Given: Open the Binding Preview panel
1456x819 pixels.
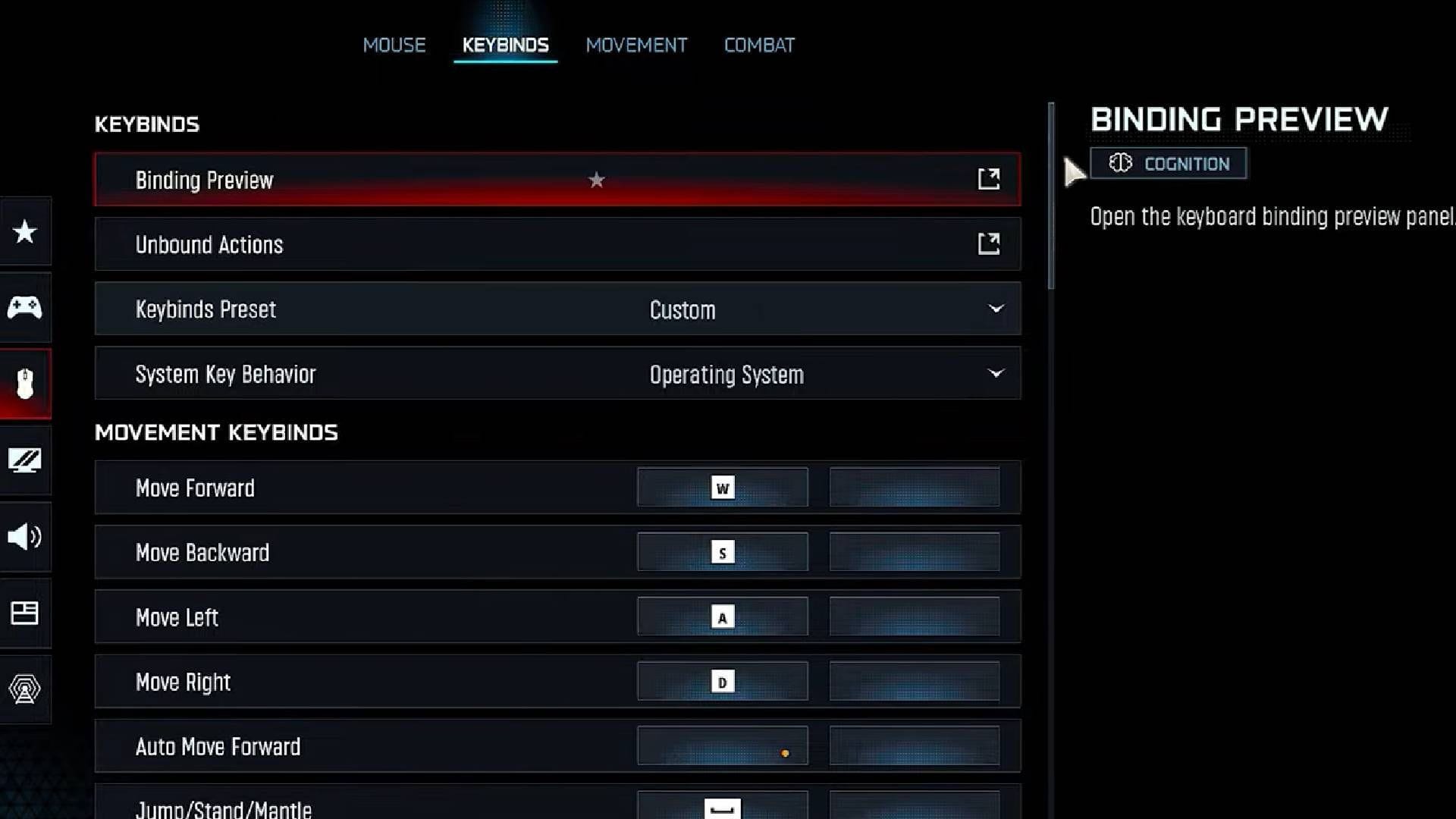Looking at the screenshot, I should coord(988,179).
